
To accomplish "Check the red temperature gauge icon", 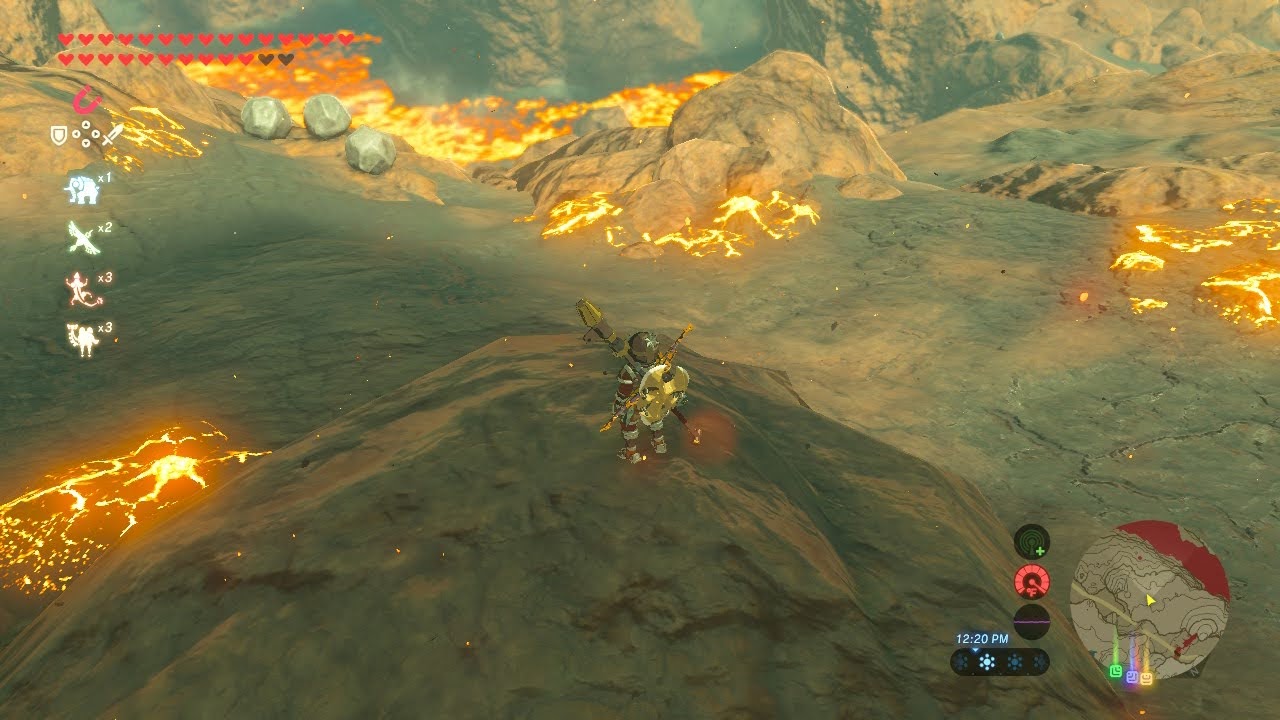I will tap(1031, 581).
